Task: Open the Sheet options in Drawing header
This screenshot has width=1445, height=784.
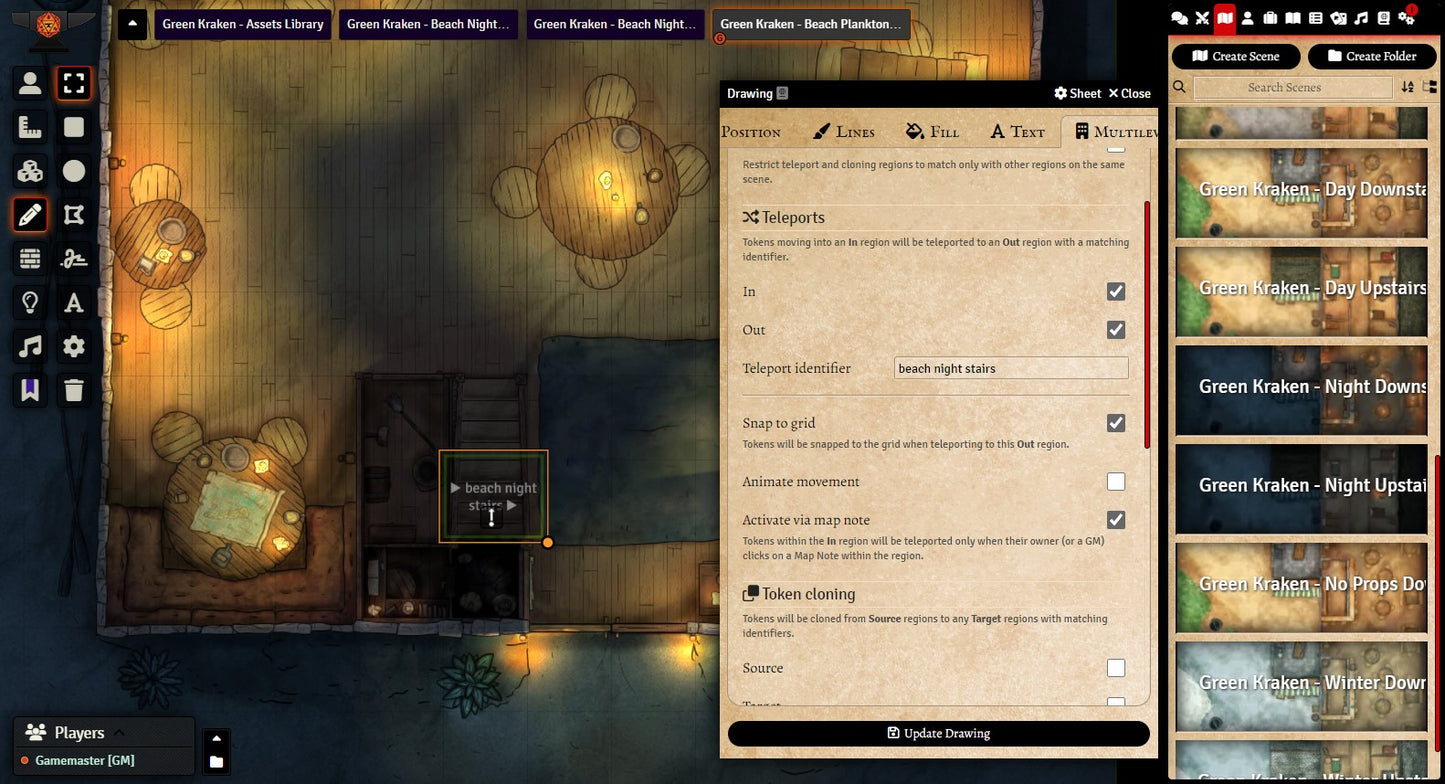Action: [1077, 93]
